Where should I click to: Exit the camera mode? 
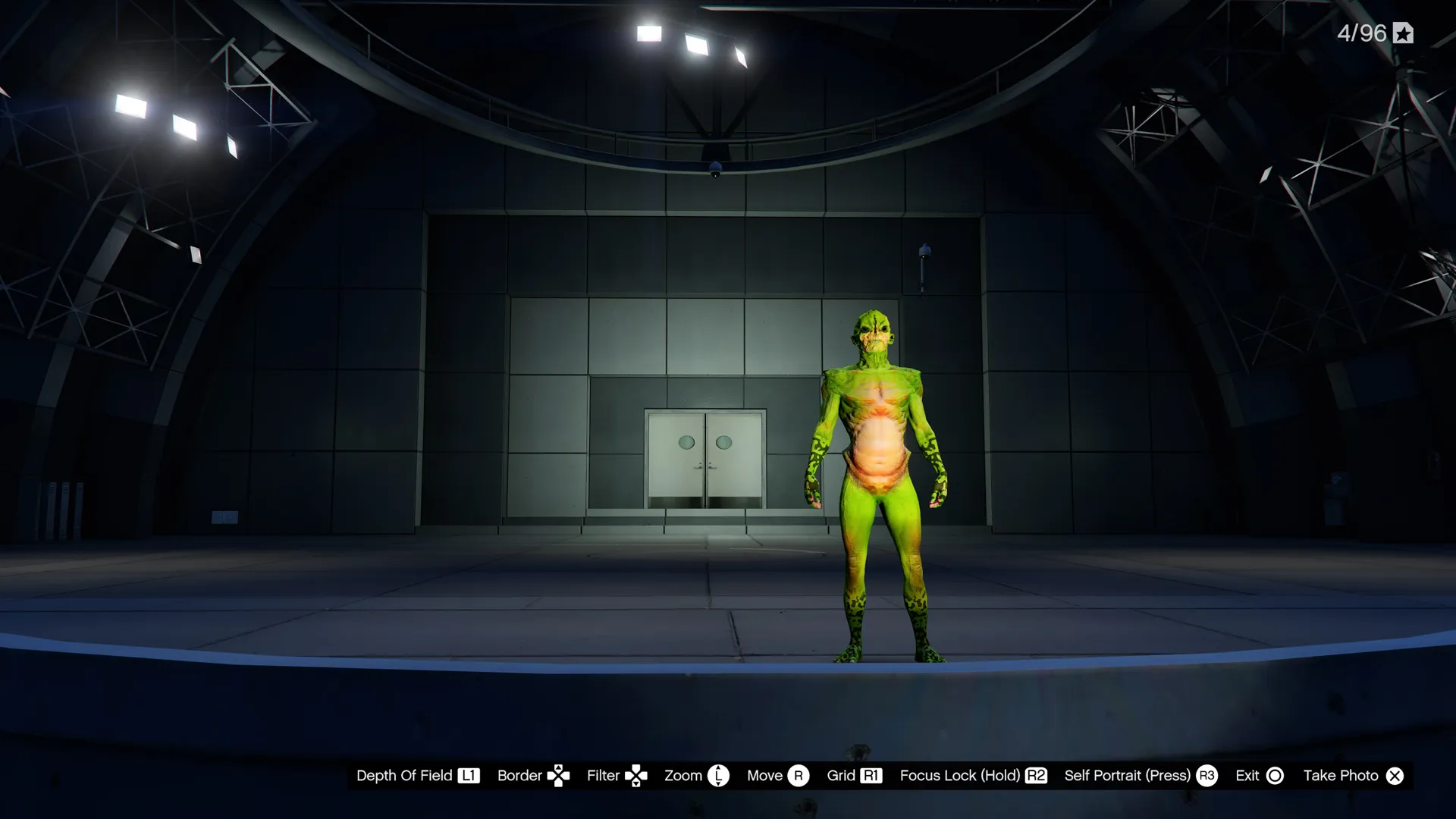tap(1259, 776)
